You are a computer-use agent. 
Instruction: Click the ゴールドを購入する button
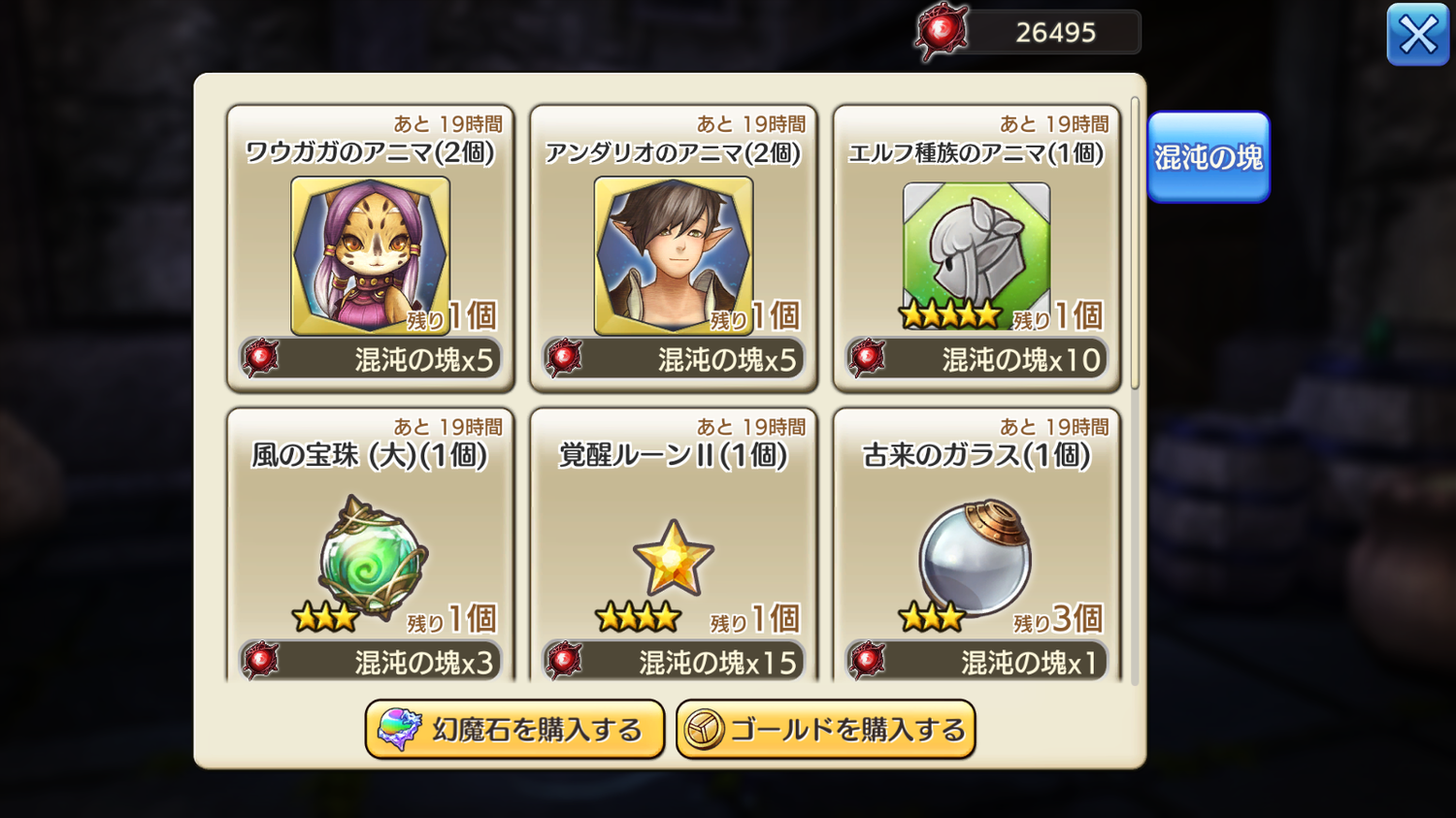[825, 730]
